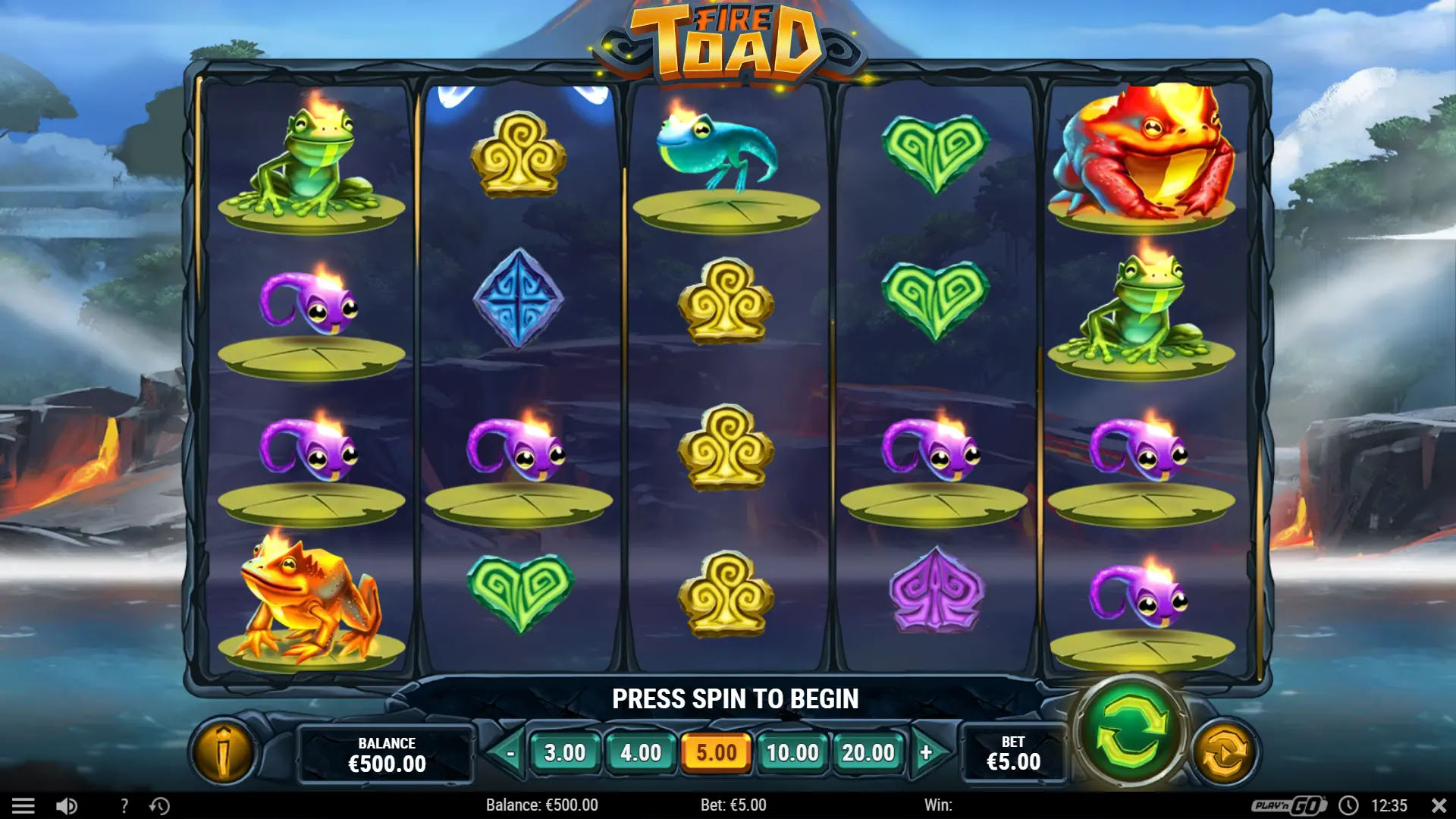Increase bet with the plus arrow
Viewport: 1456px width, 819px height.
pos(927,753)
